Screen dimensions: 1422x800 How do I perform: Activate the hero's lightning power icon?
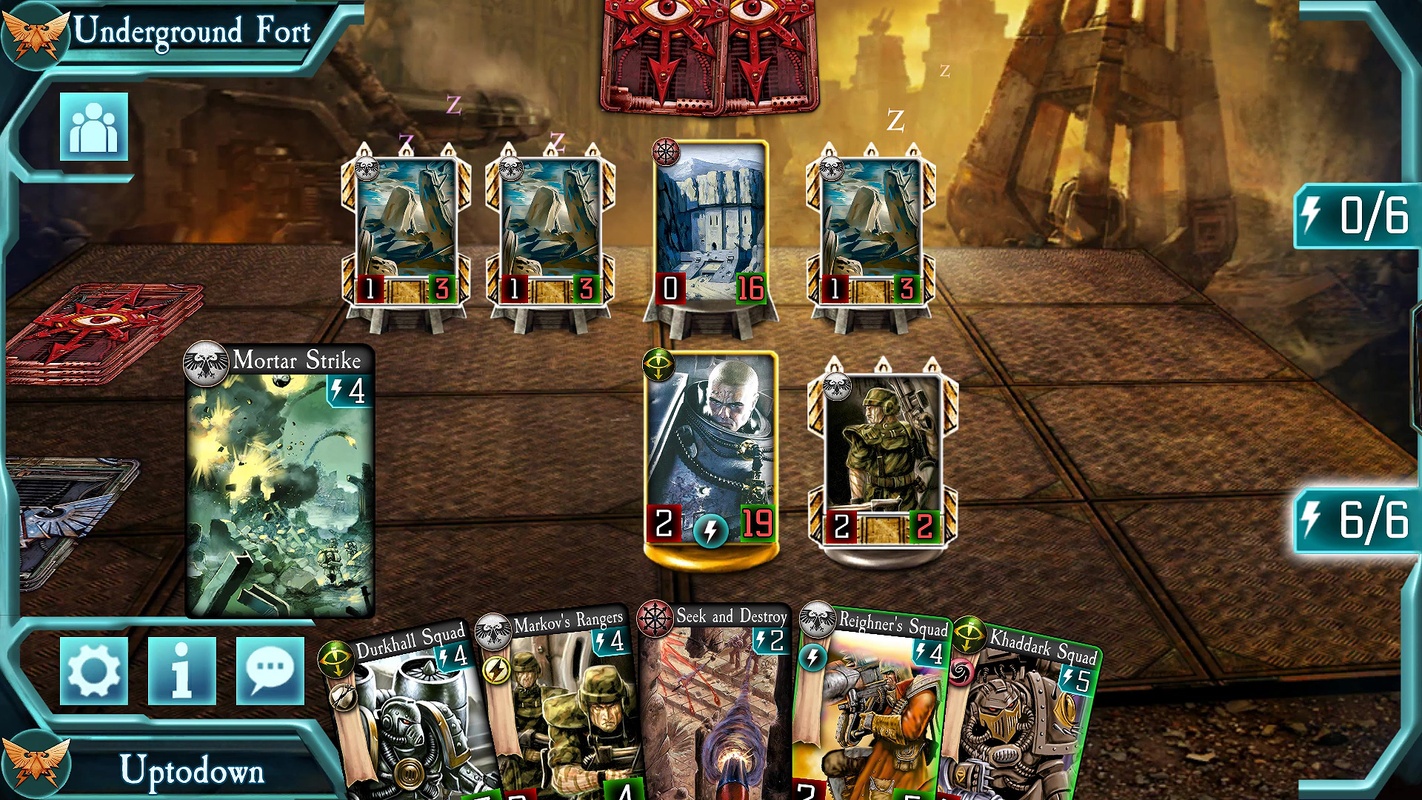pyautogui.click(x=711, y=530)
